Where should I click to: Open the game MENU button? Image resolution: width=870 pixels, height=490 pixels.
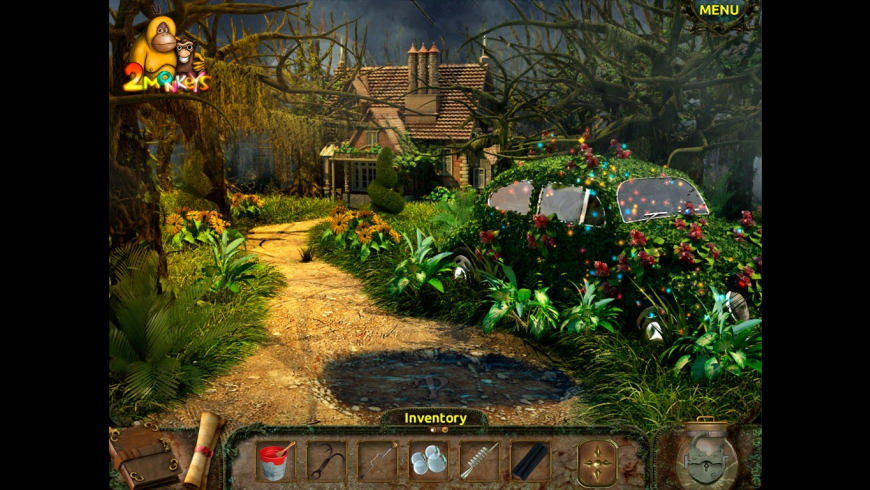(719, 10)
